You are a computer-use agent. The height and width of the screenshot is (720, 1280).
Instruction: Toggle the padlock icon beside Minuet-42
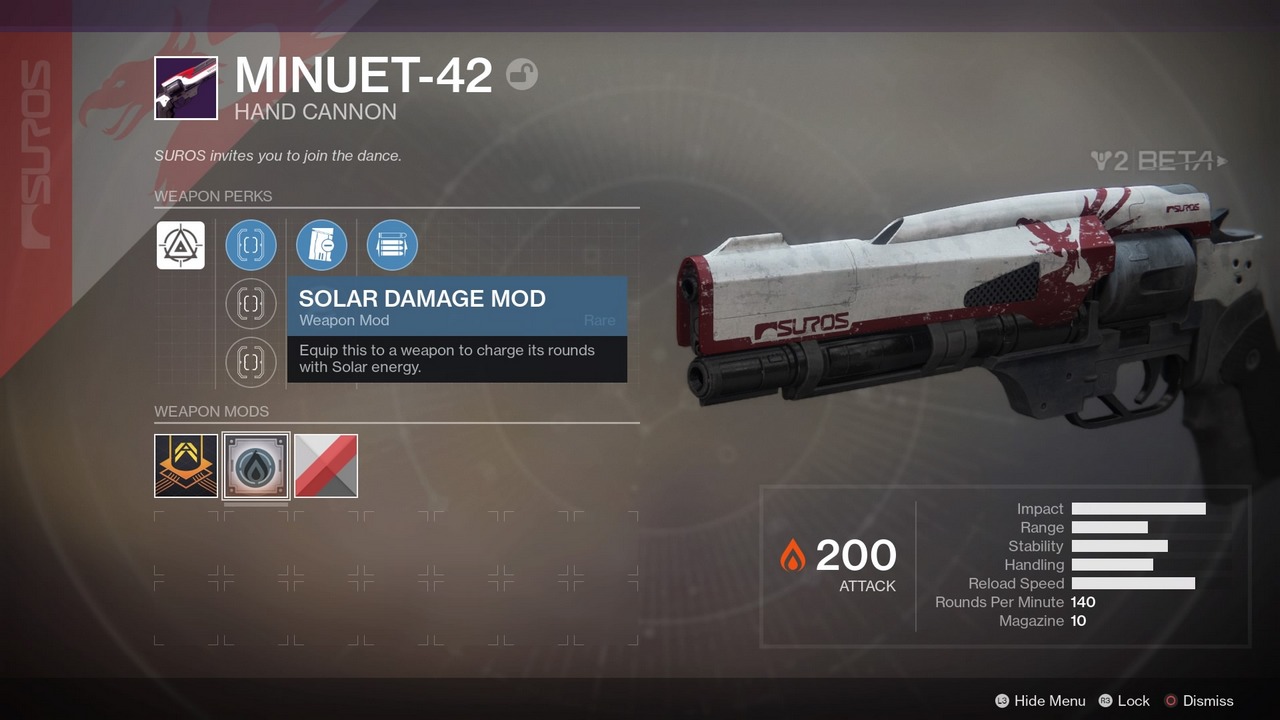click(522, 75)
